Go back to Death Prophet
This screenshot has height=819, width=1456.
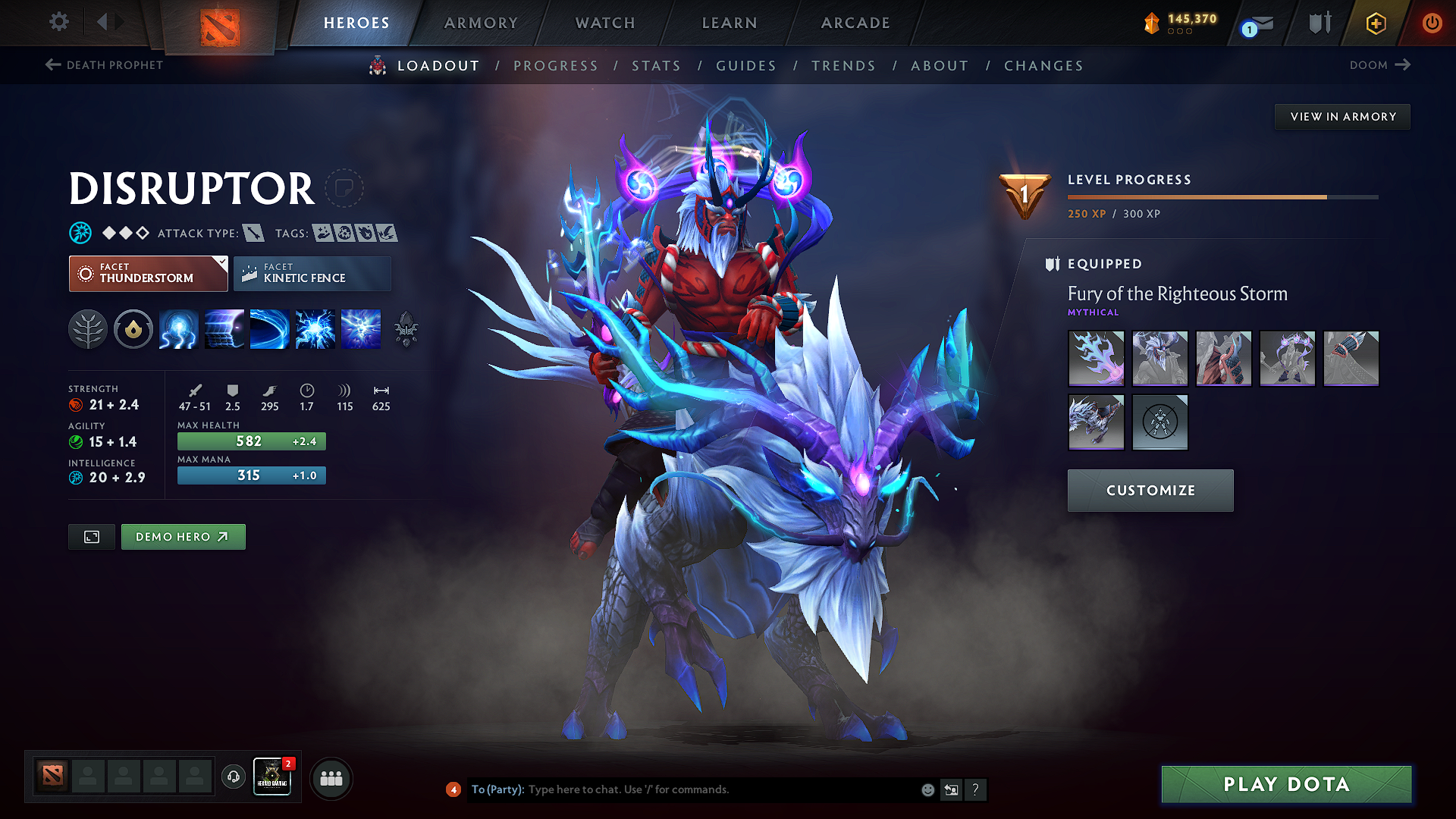click(x=104, y=65)
